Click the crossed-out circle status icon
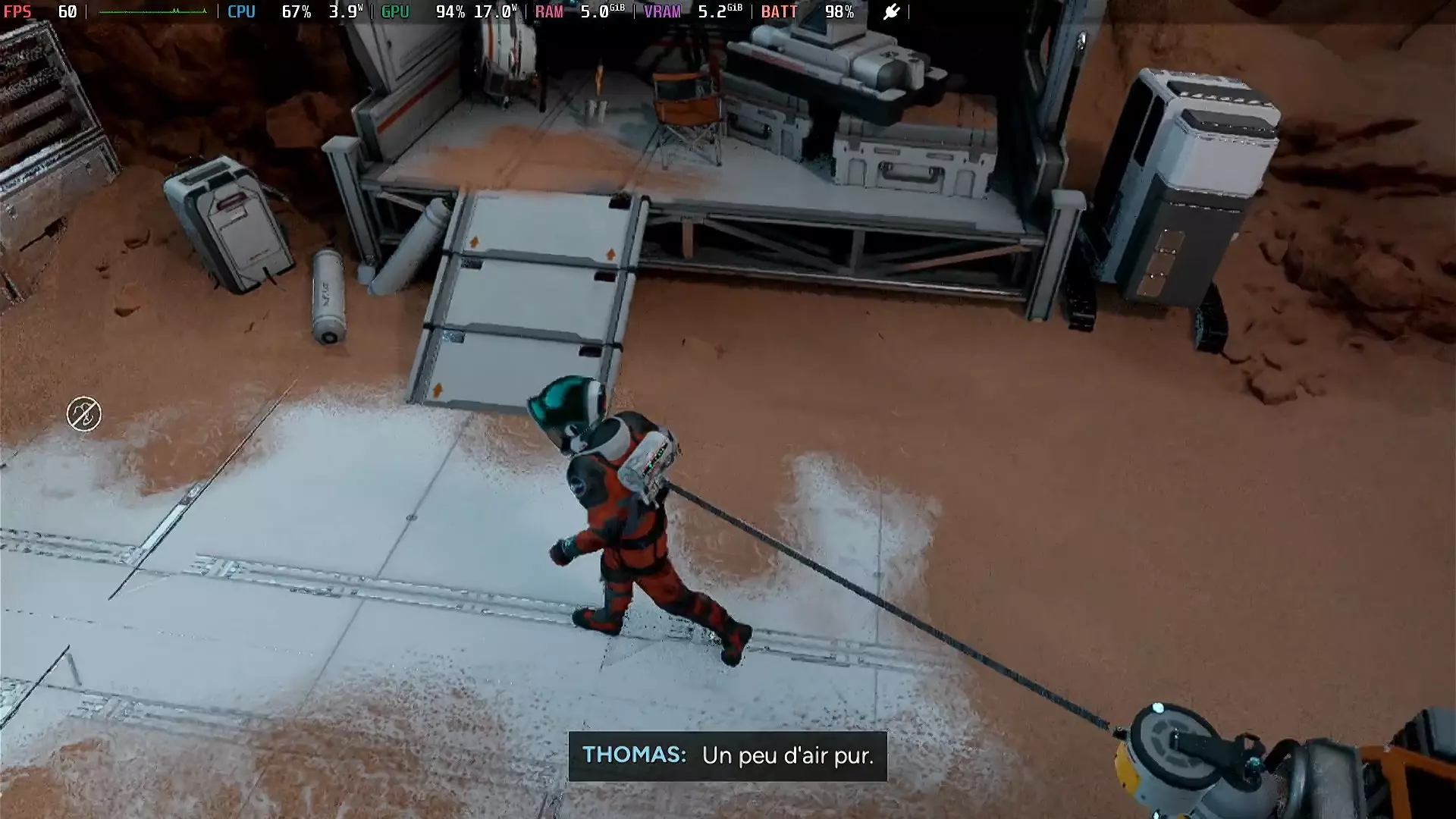1456x819 pixels. [83, 414]
